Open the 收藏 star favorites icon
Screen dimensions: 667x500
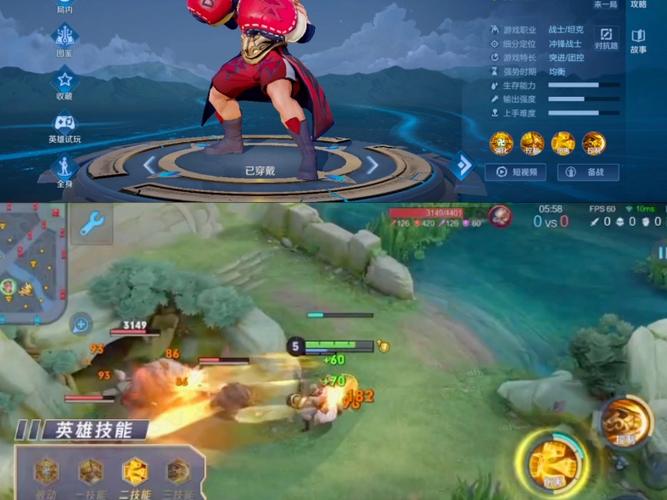(65, 82)
